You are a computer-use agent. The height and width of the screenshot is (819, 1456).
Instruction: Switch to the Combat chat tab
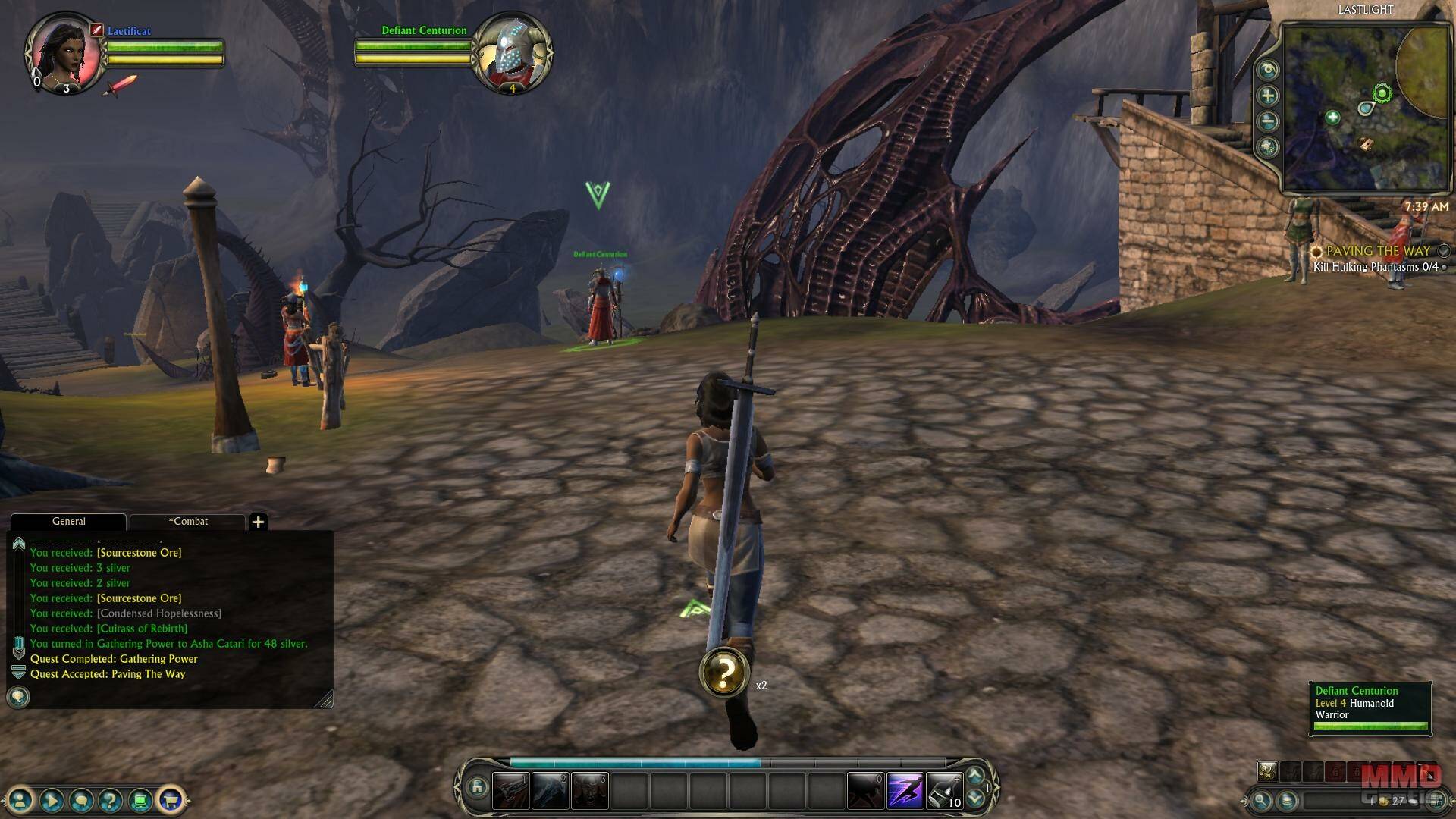pos(188,522)
